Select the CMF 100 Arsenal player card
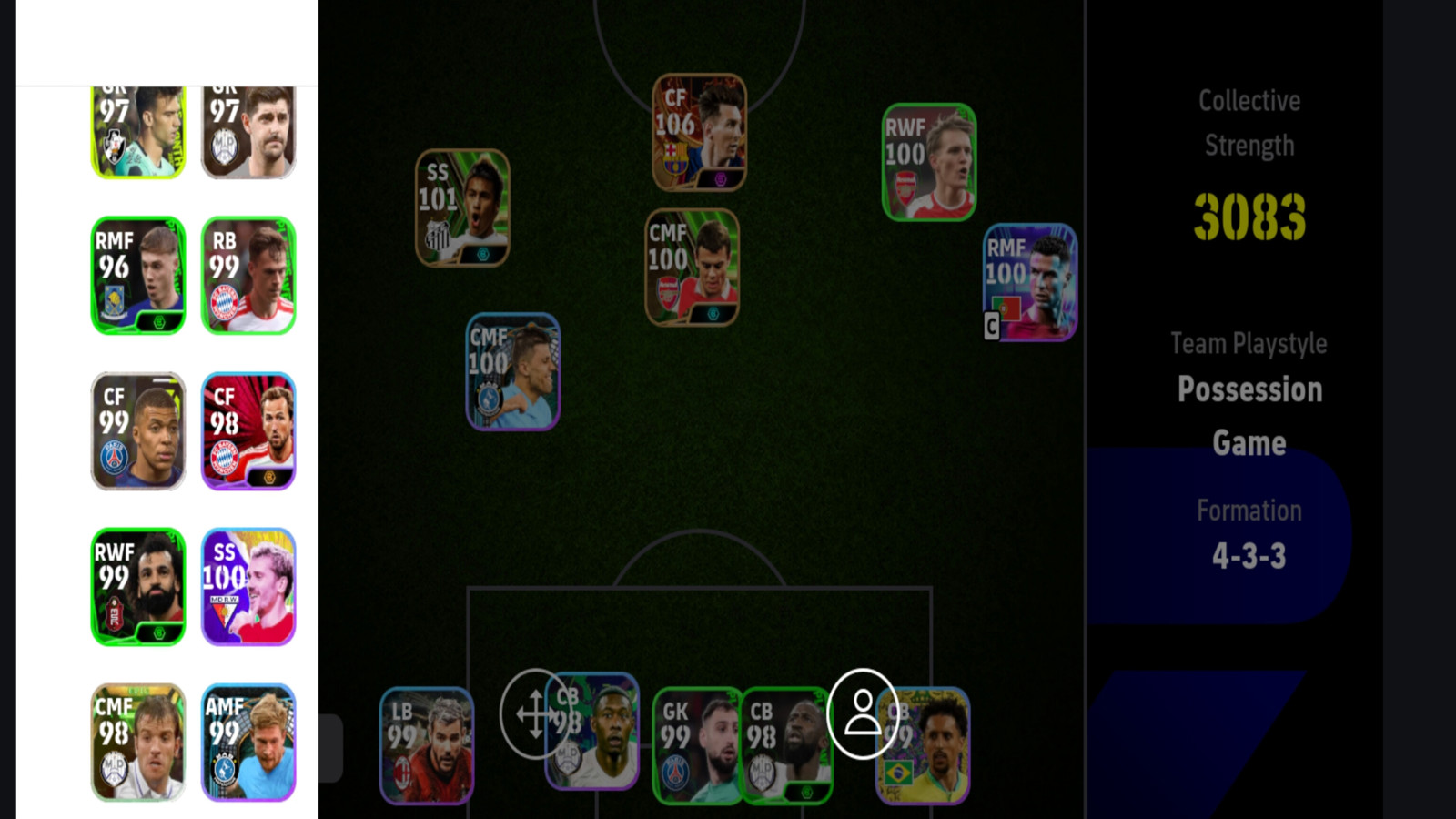This screenshot has height=819, width=1456. tap(692, 268)
